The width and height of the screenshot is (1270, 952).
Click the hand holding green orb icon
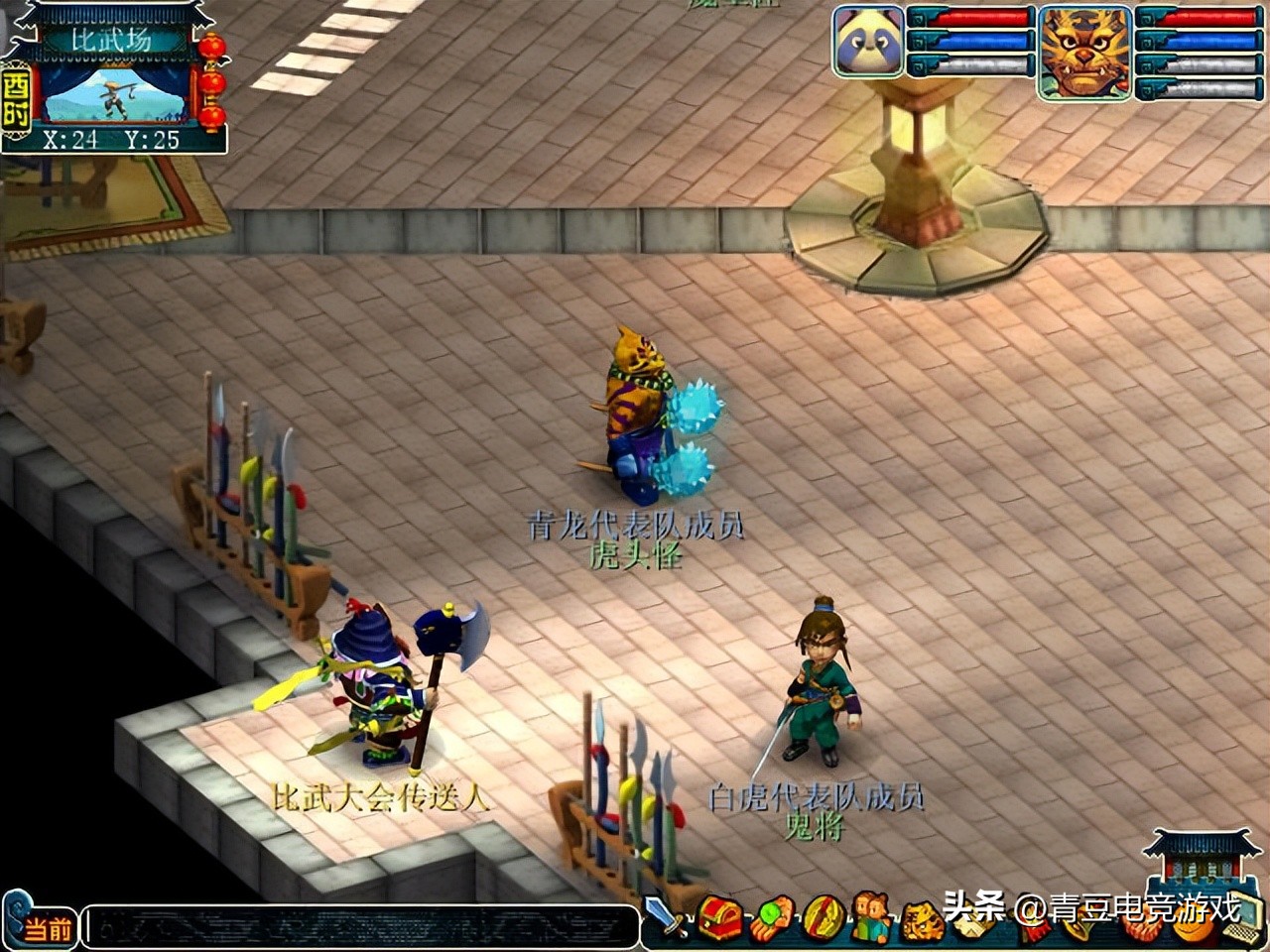tap(772, 919)
